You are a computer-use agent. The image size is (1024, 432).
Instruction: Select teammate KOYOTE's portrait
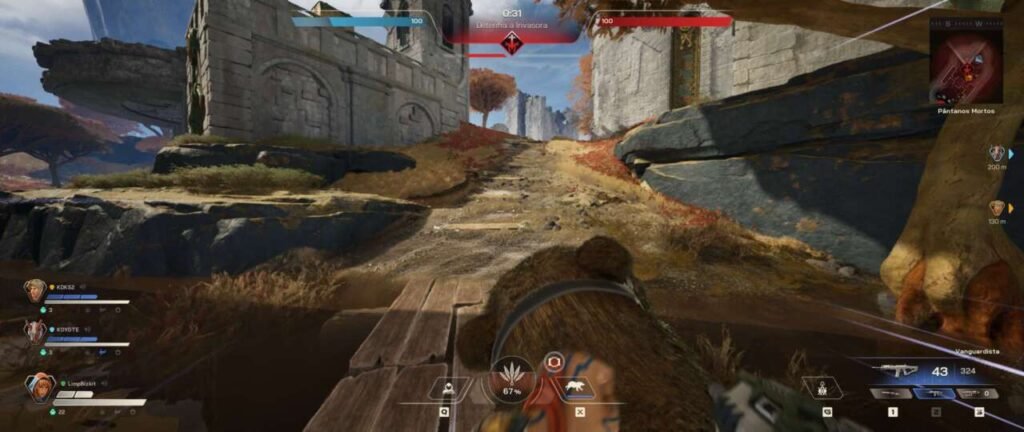tap(35, 332)
